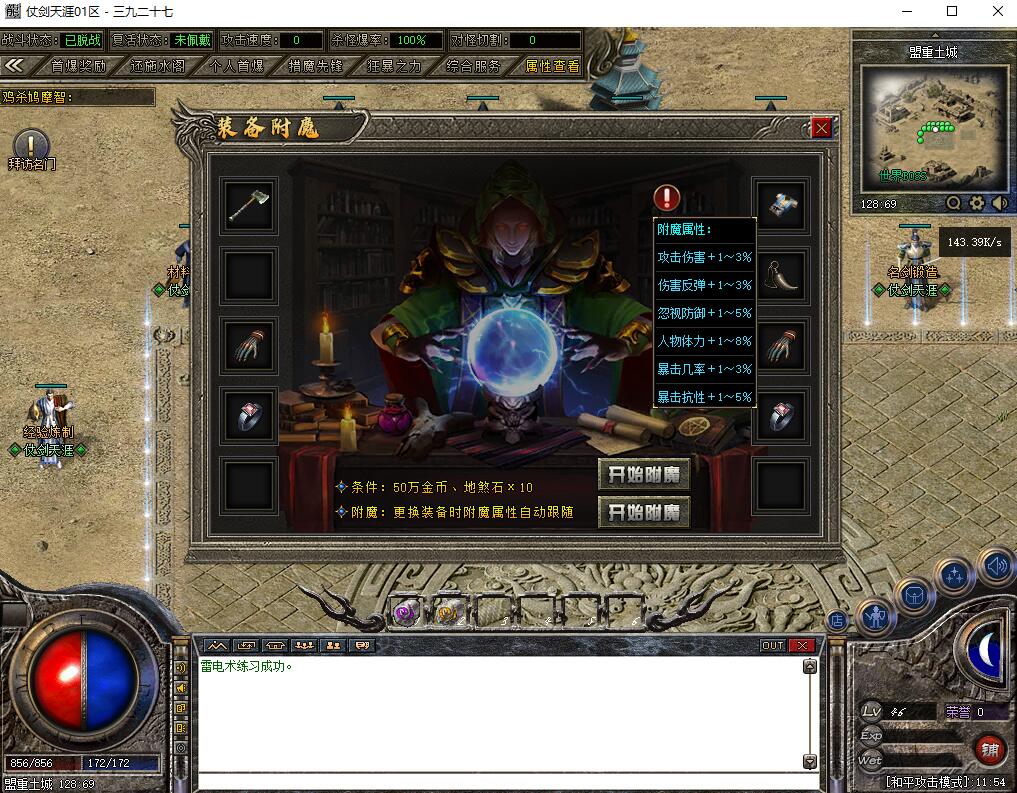Select the axe weapon equipment slot
Screen dimensions: 1017x793
[x=248, y=206]
